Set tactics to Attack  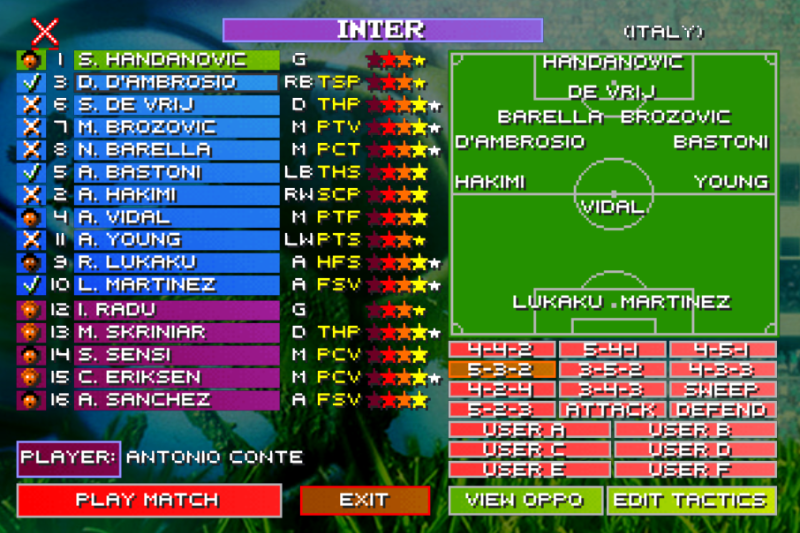(x=612, y=410)
